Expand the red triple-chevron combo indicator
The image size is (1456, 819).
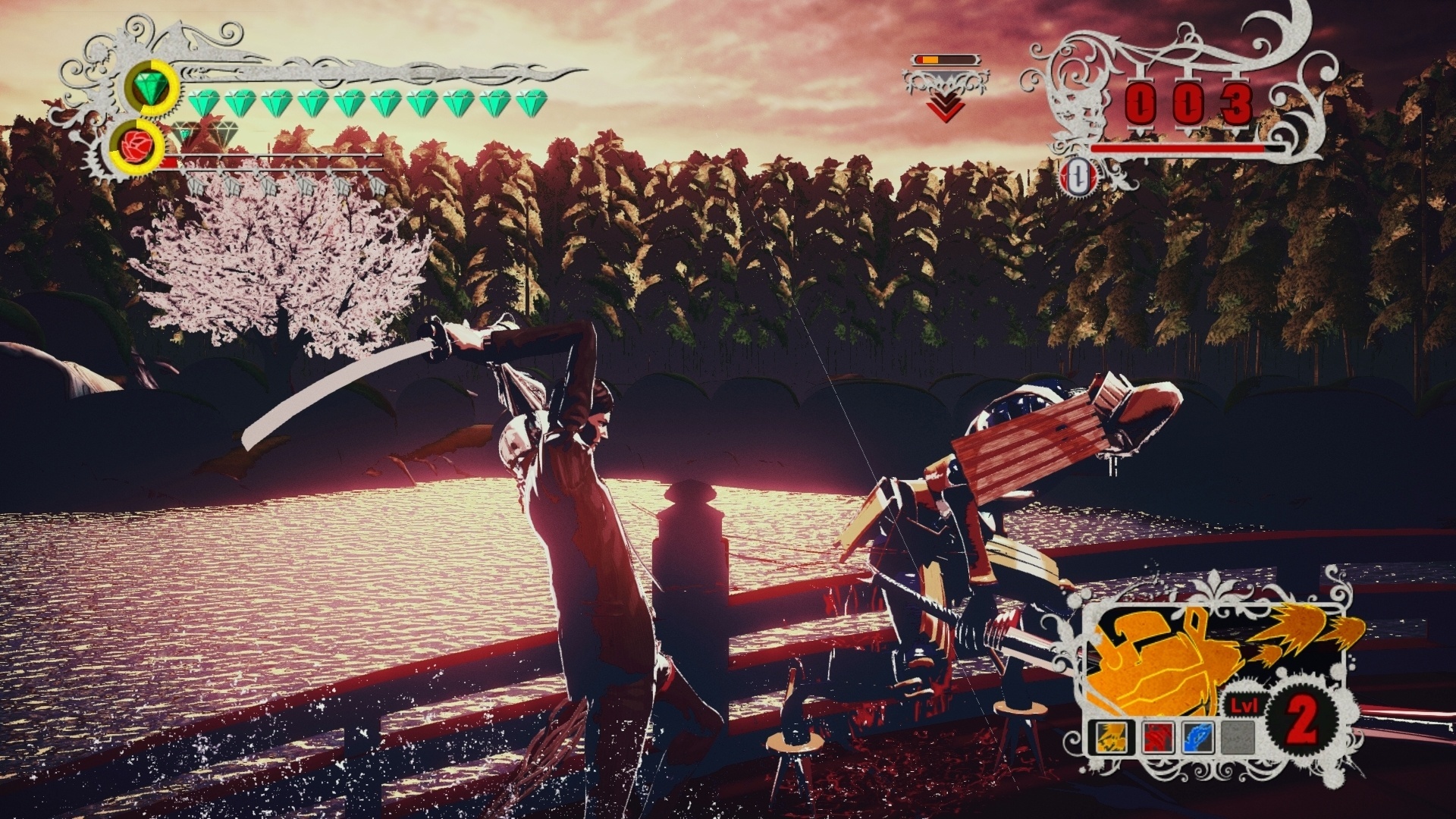click(x=944, y=106)
